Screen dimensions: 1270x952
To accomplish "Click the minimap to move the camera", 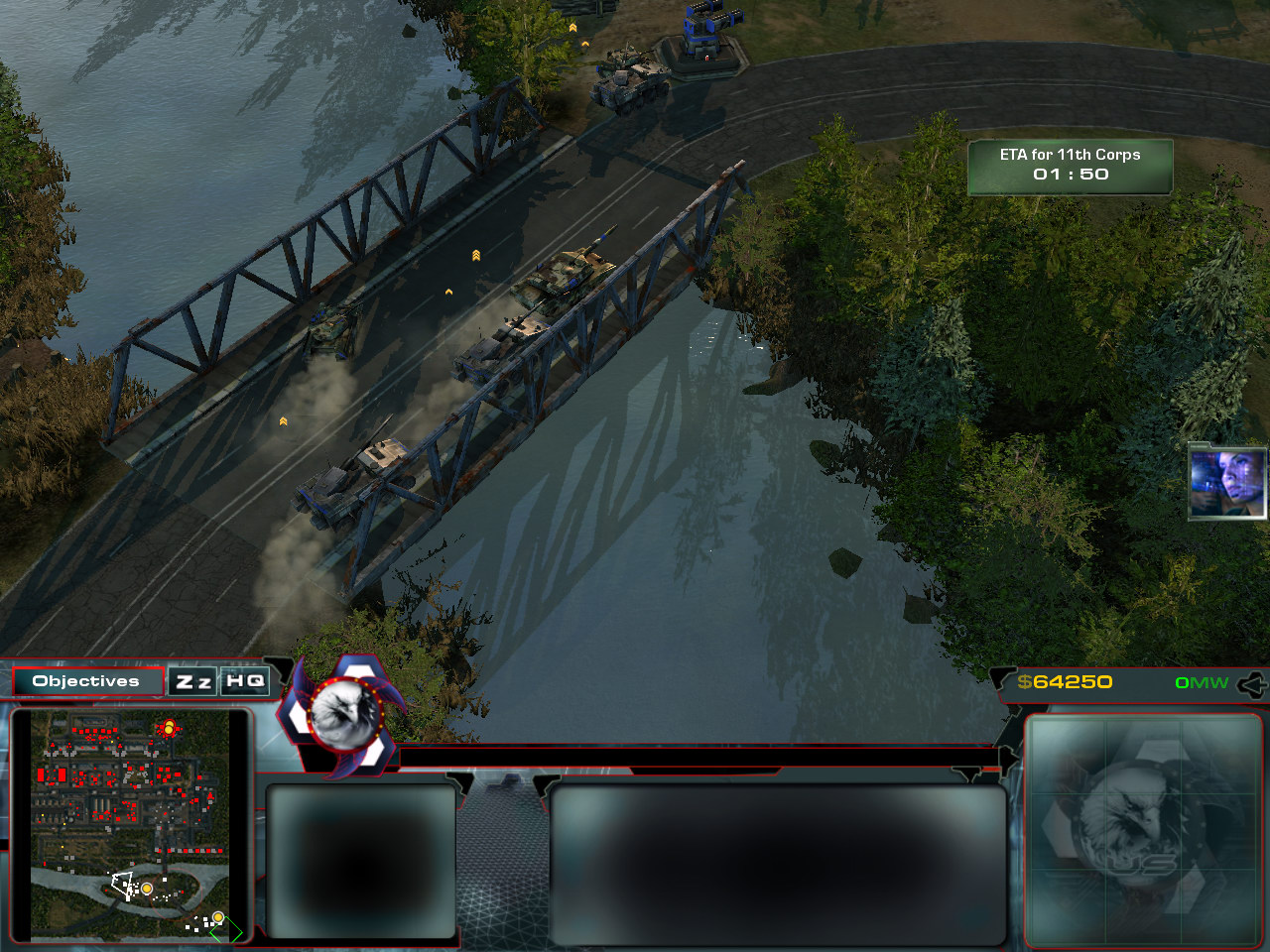I will click(130, 825).
